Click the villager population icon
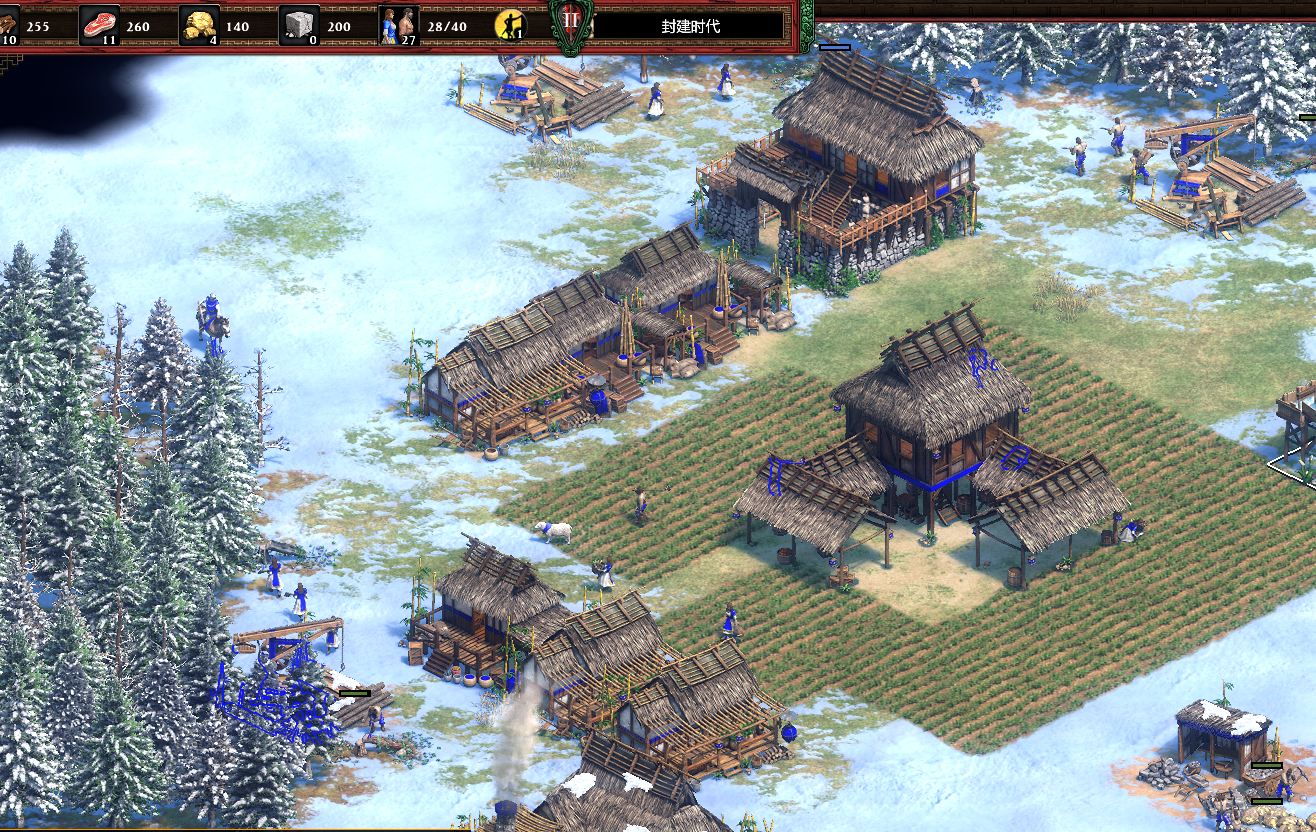Image resolution: width=1316 pixels, height=832 pixels. pos(399,25)
